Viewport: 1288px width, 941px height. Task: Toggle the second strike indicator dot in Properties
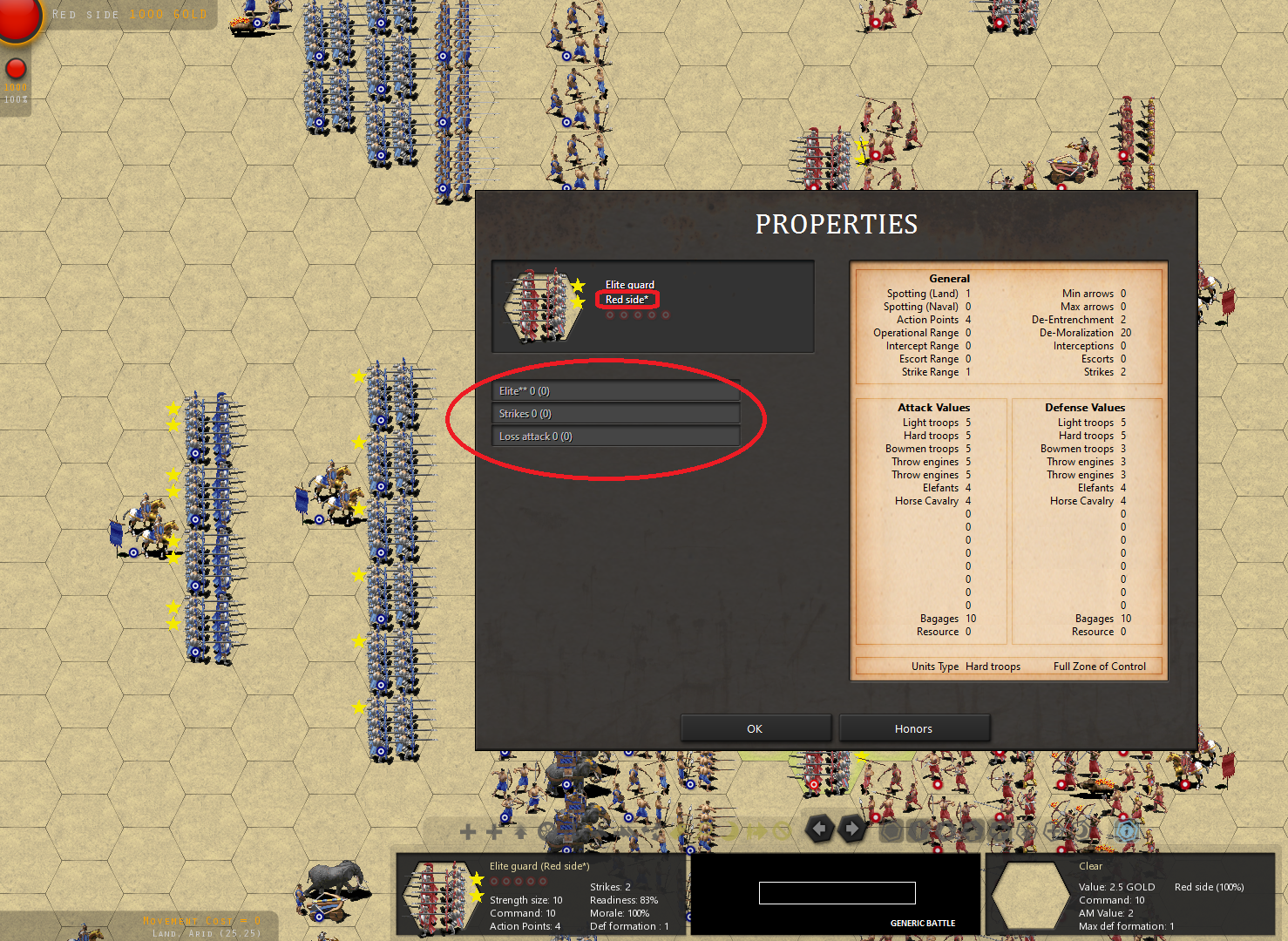click(623, 315)
